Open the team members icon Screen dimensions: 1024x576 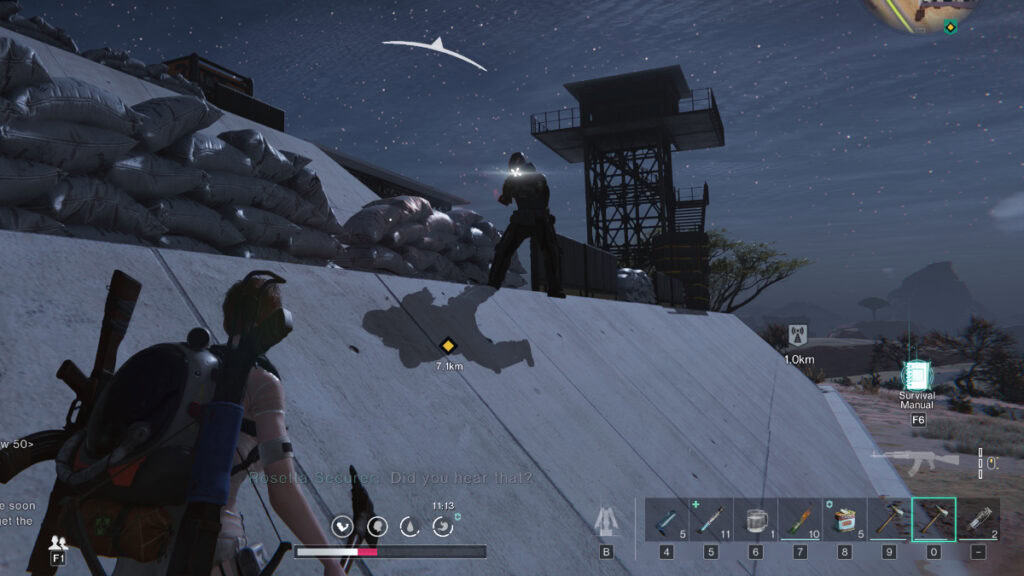[60, 543]
